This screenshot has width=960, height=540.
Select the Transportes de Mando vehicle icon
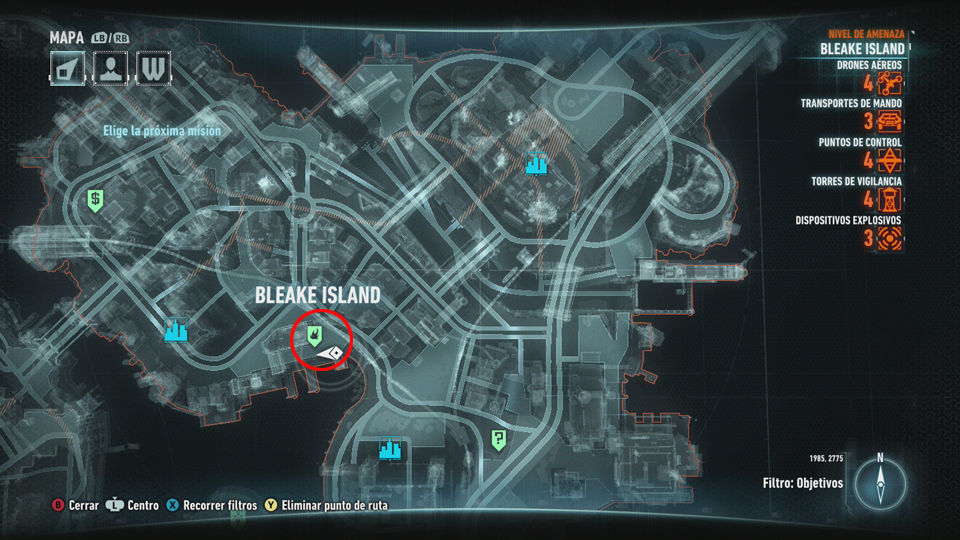(x=890, y=122)
